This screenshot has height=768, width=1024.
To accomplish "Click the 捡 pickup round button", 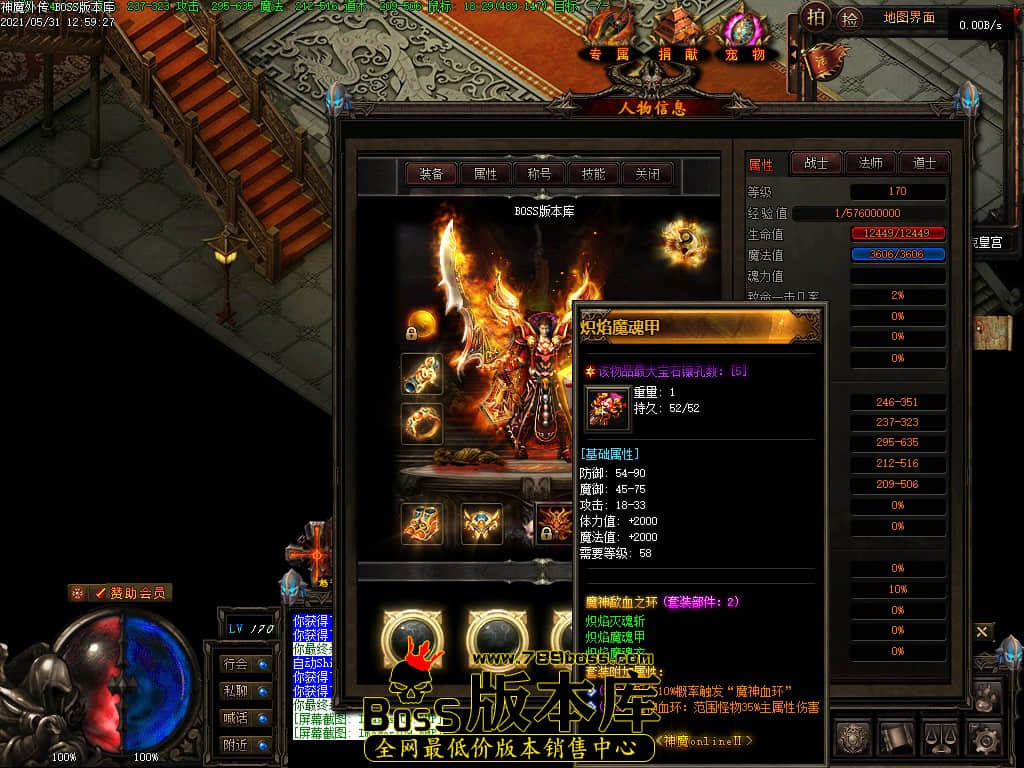I will tap(850, 17).
